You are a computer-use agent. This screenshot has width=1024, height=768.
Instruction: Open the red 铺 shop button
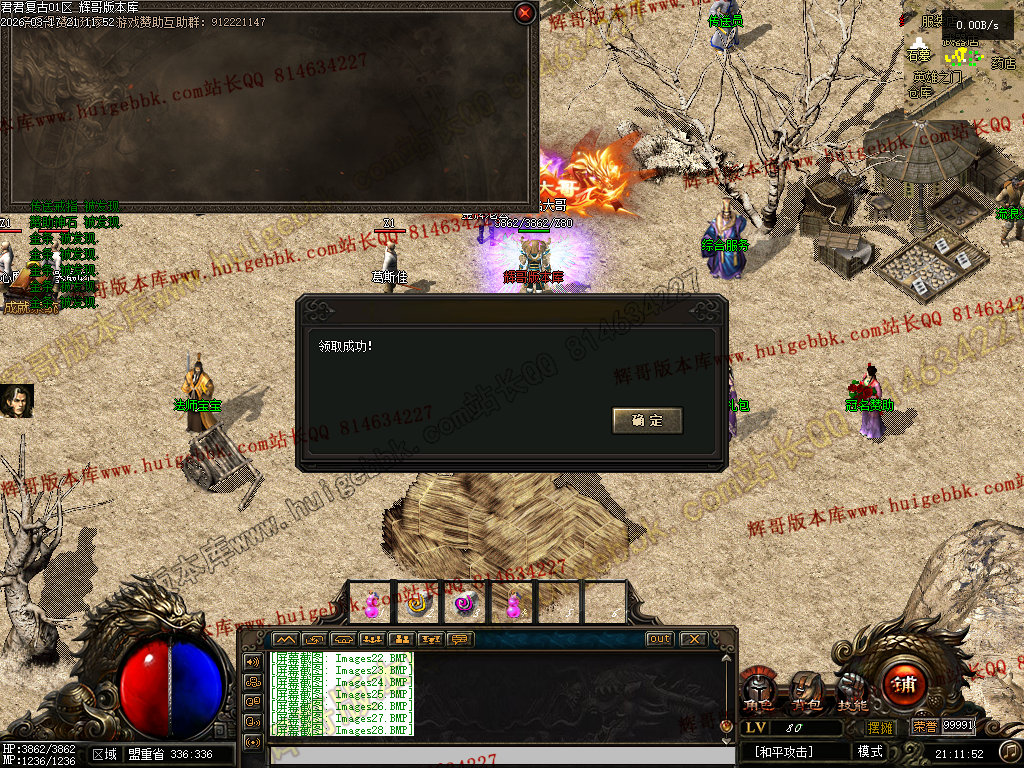904,686
